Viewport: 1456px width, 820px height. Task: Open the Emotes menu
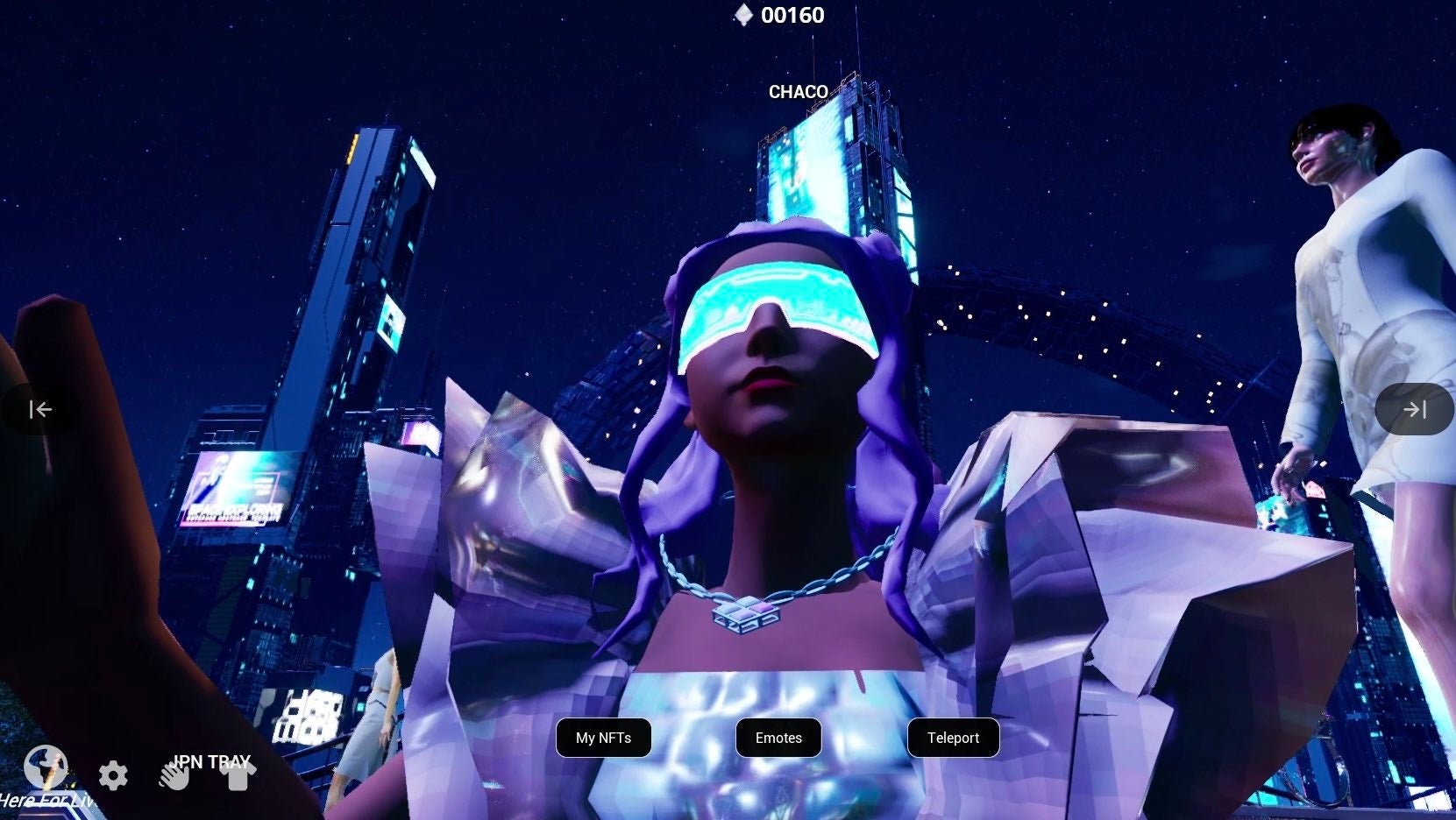[x=778, y=738]
